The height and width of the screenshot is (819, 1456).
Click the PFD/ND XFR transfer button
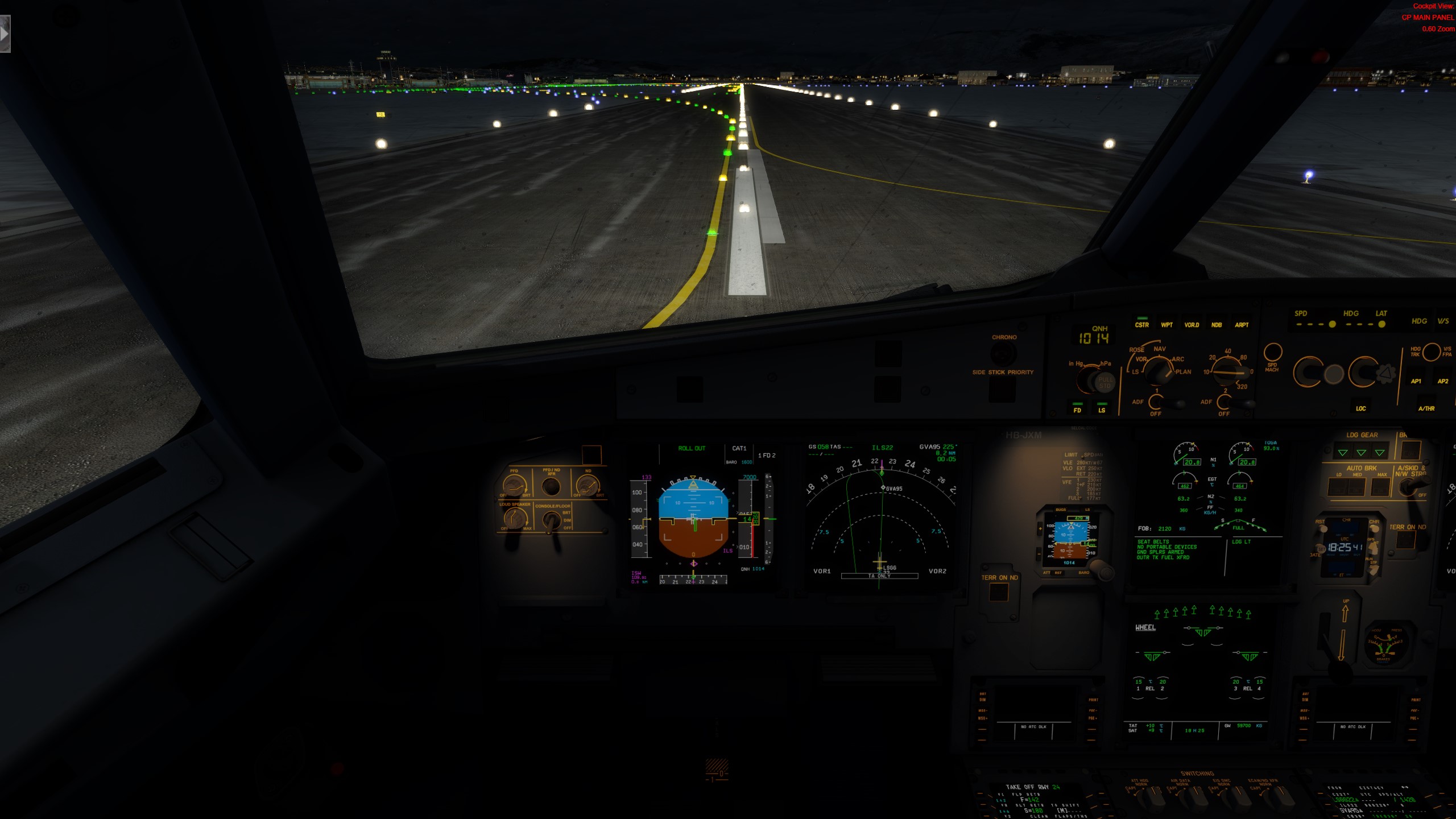pos(551,487)
